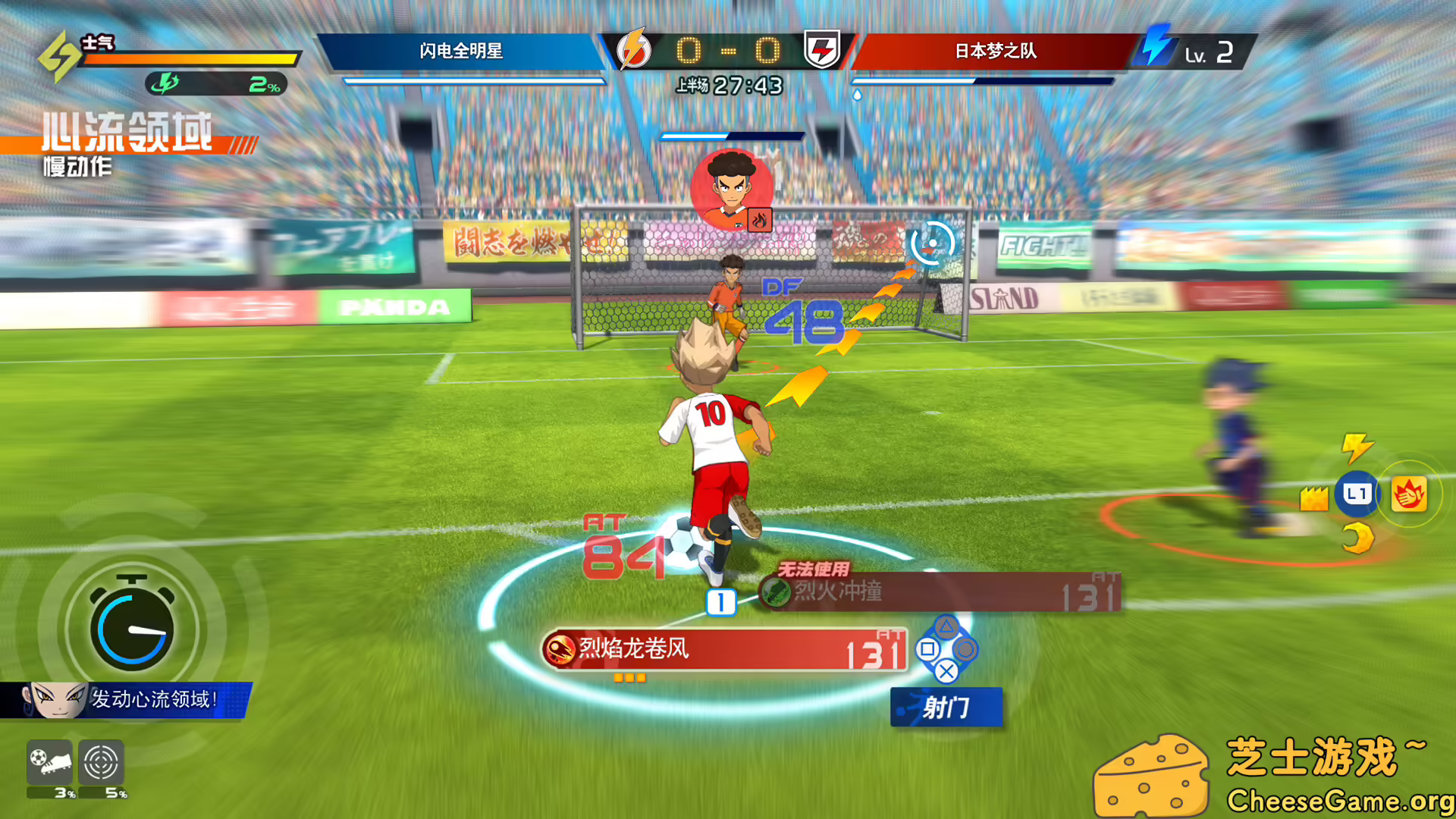1456x819 pixels.
Task: Click the X button on the controller prompt
Action: pyautogui.click(x=946, y=673)
